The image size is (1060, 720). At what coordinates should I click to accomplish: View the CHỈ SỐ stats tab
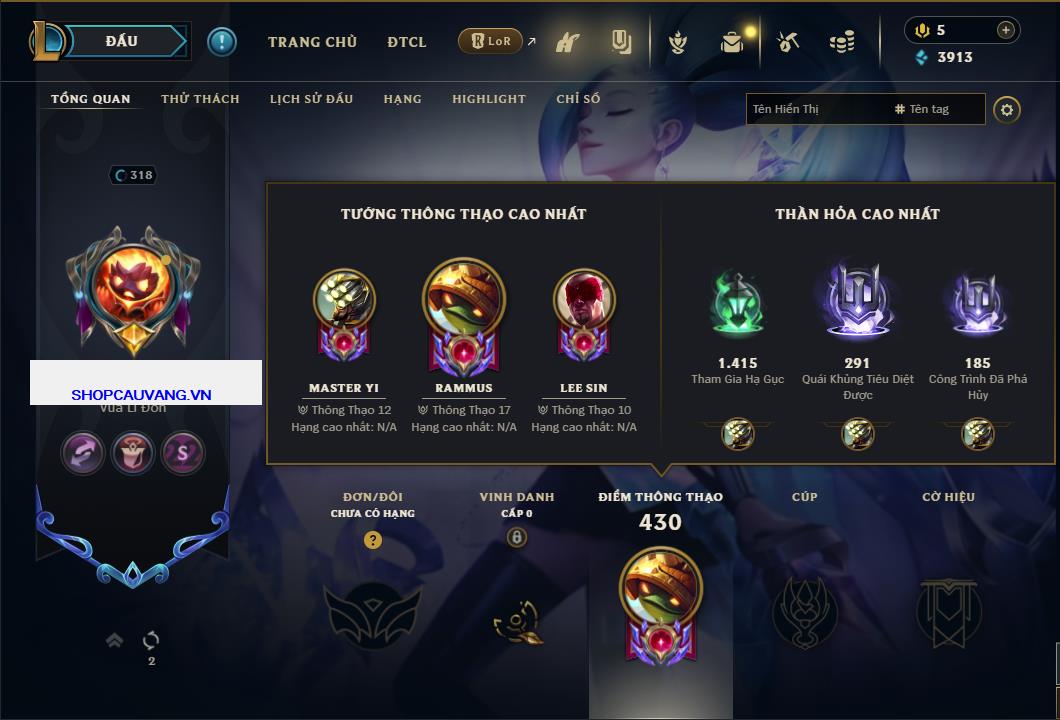[x=578, y=99]
